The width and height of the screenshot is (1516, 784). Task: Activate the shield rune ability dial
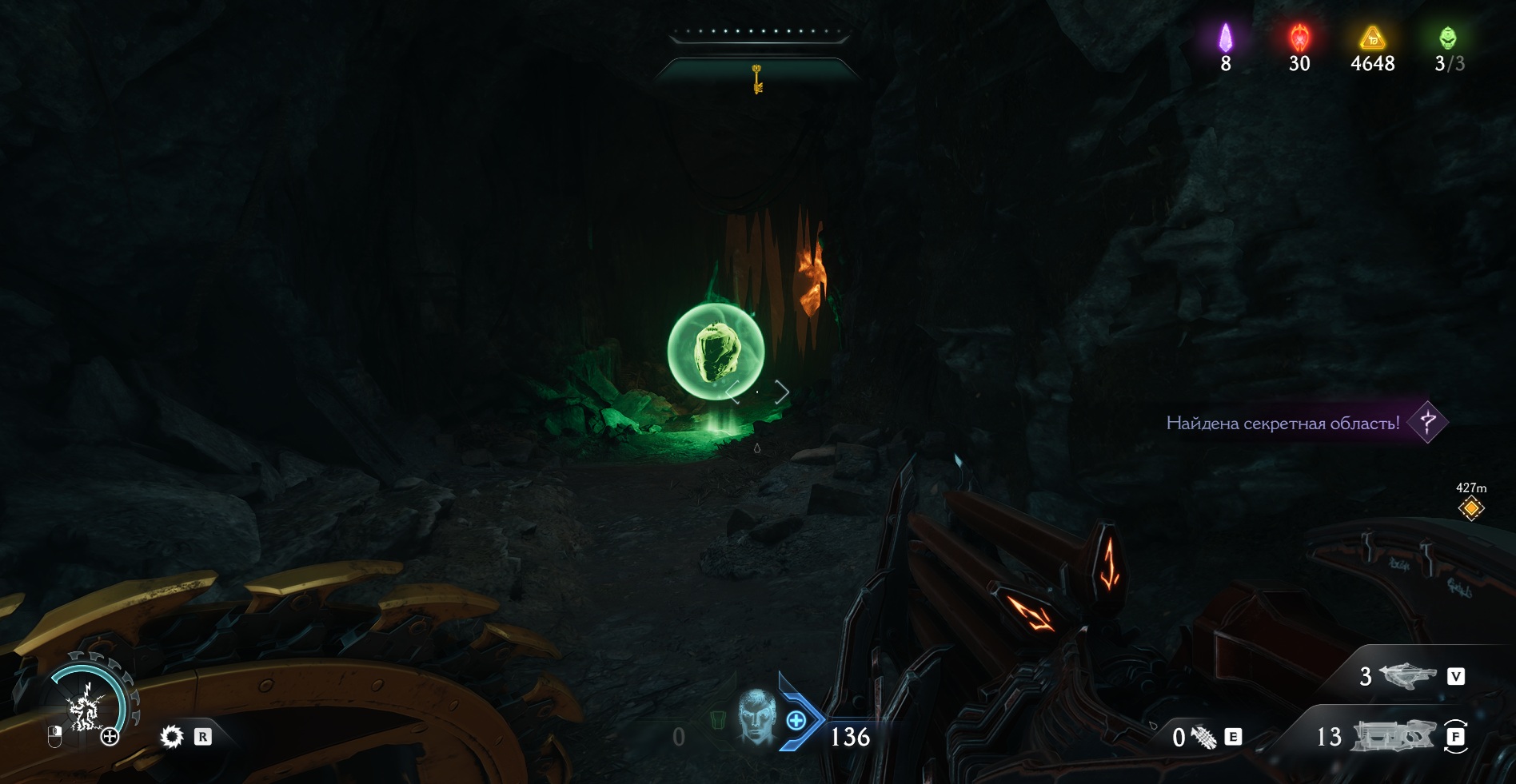click(x=86, y=705)
